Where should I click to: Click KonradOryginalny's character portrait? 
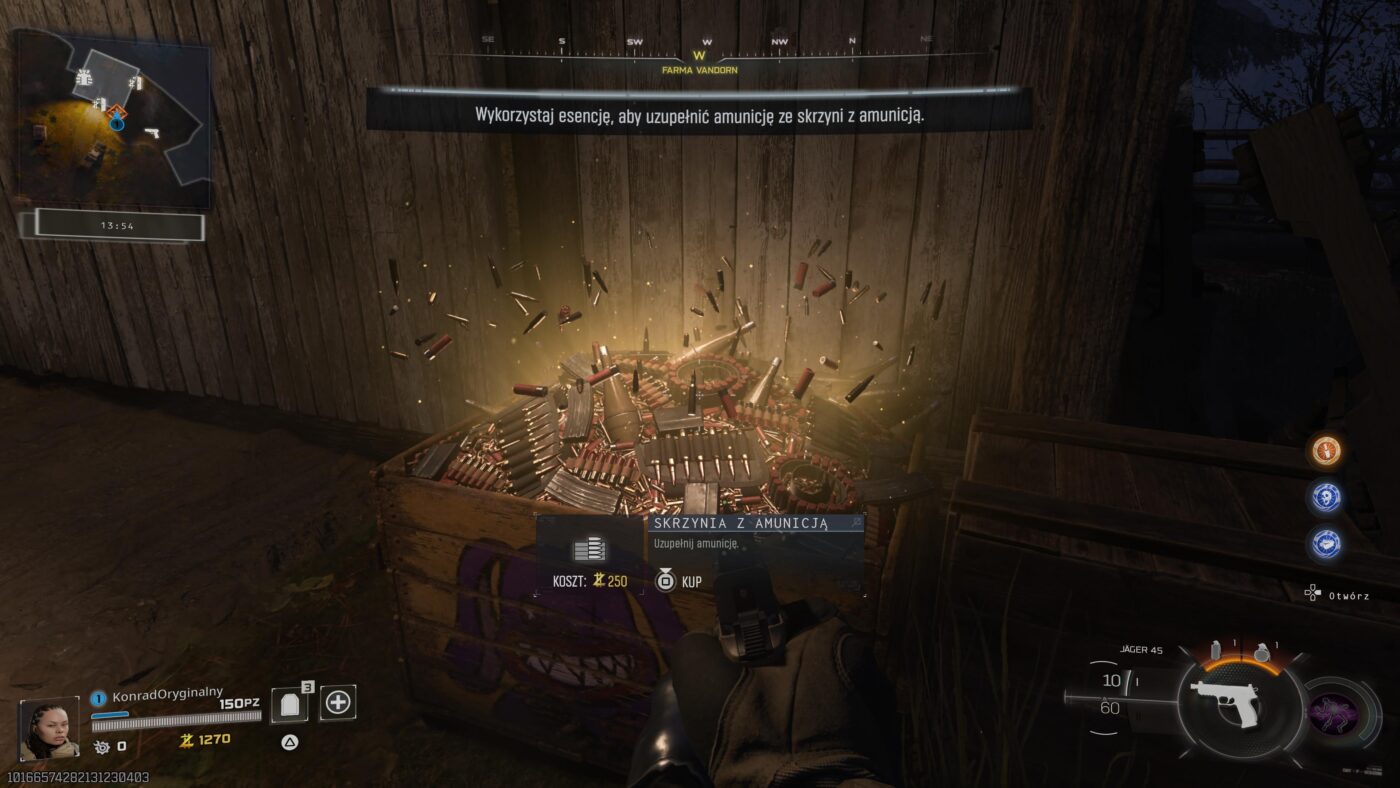49,729
